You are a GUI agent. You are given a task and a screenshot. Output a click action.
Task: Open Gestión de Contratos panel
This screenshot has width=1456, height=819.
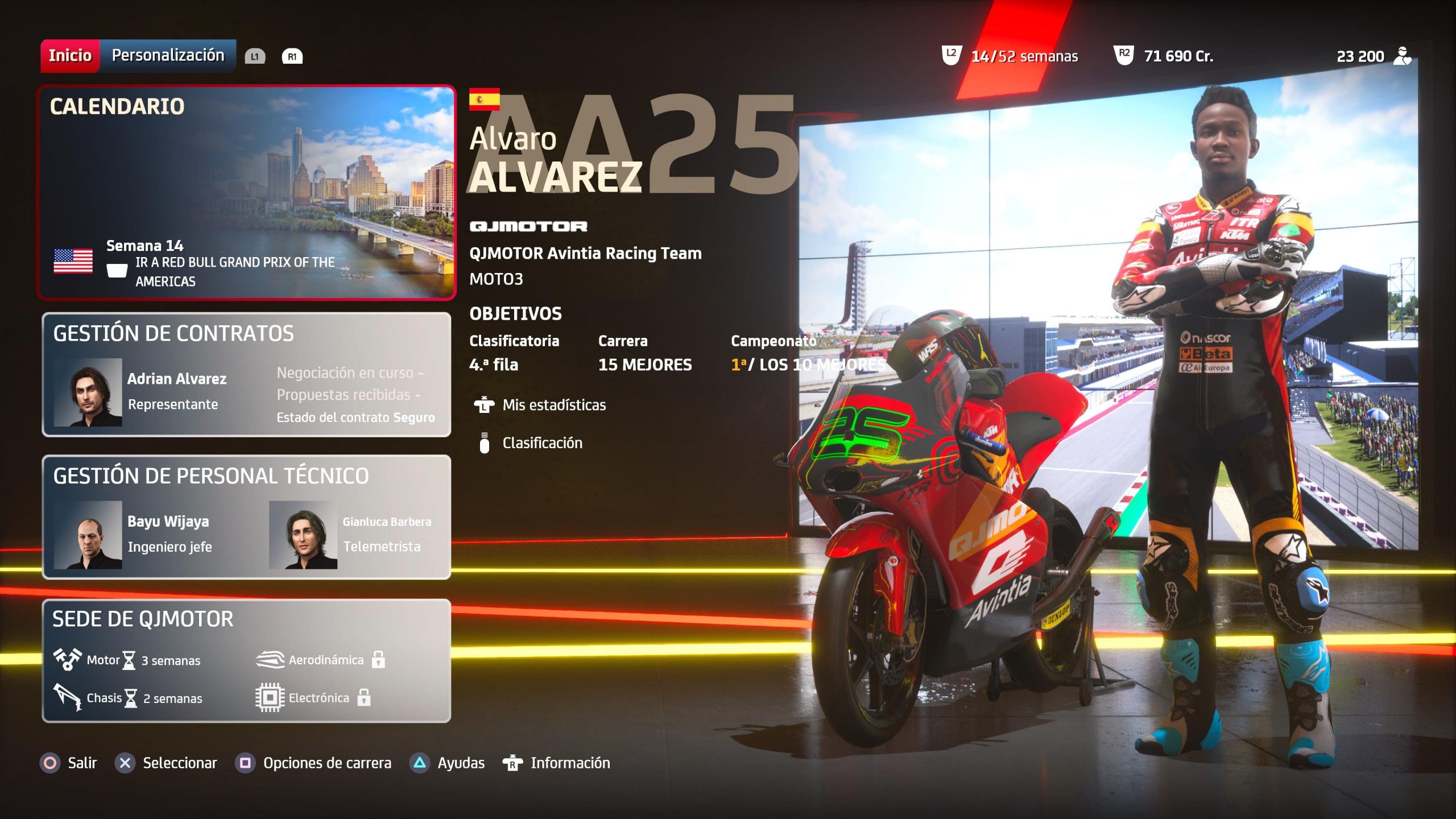click(x=246, y=374)
